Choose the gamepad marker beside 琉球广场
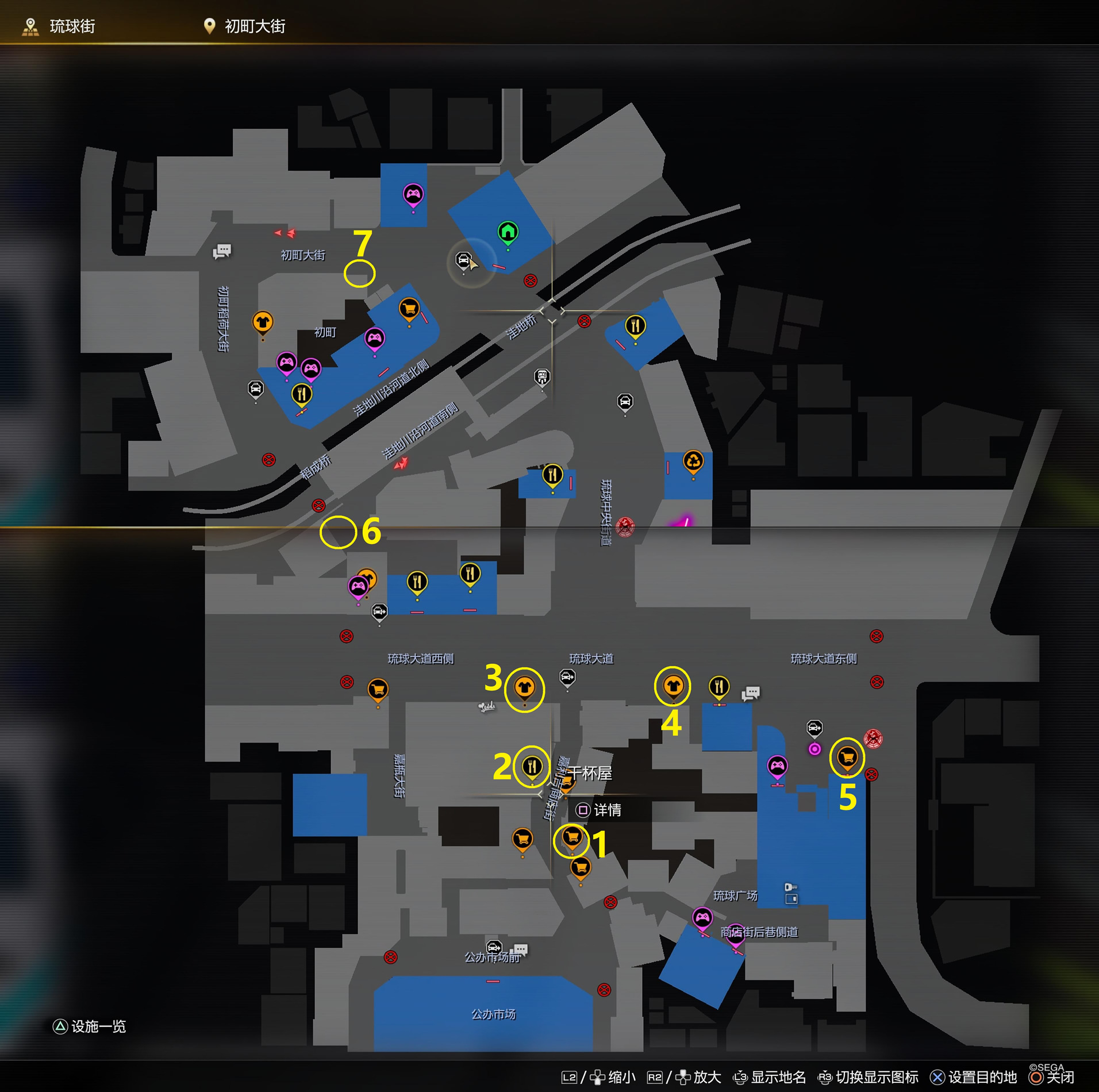This screenshot has height=1092, width=1099. click(702, 917)
